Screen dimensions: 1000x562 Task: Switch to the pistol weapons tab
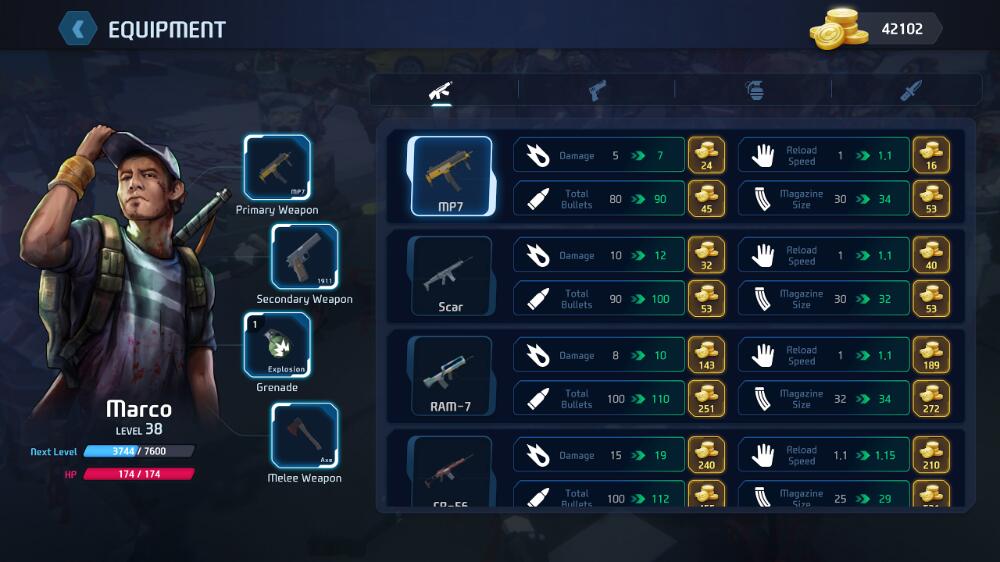(597, 90)
